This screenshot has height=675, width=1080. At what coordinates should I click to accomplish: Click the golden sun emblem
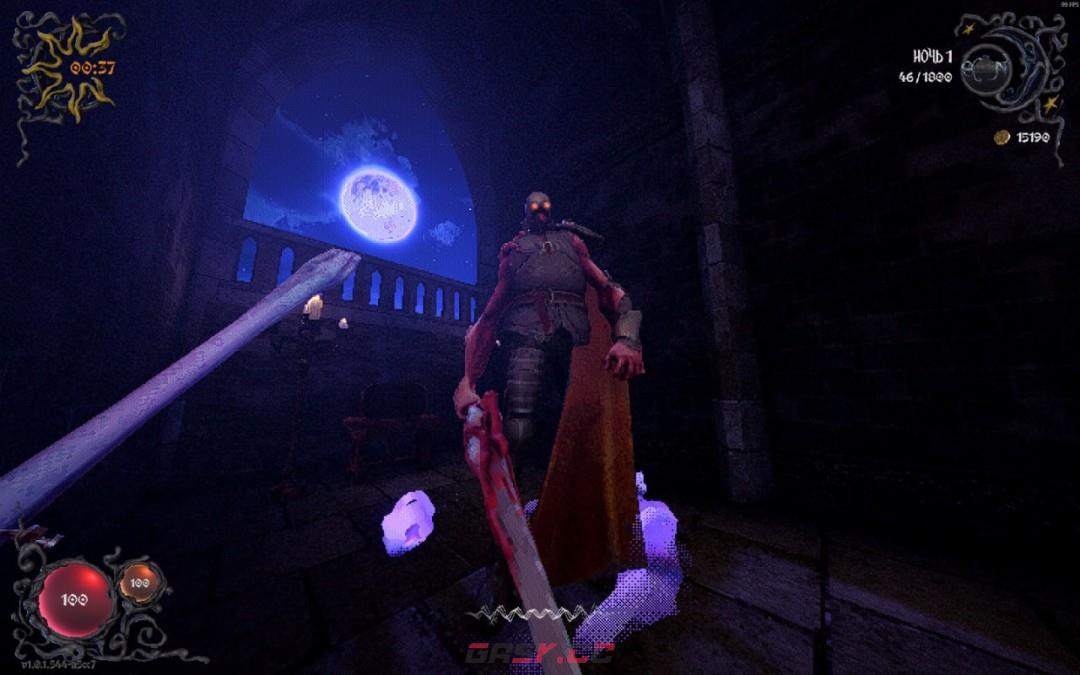pyautogui.click(x=66, y=66)
